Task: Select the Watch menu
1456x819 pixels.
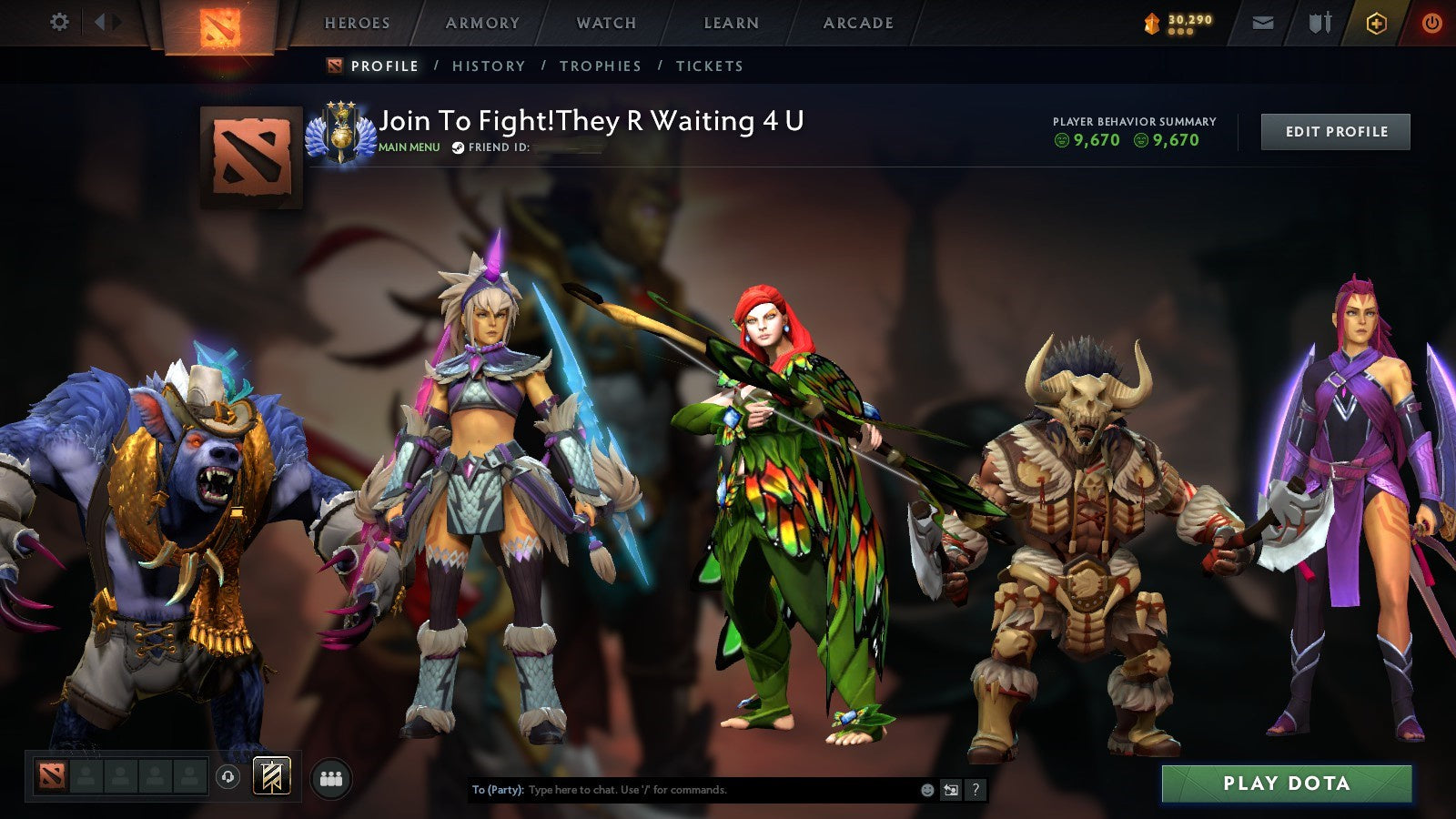Action: [605, 23]
